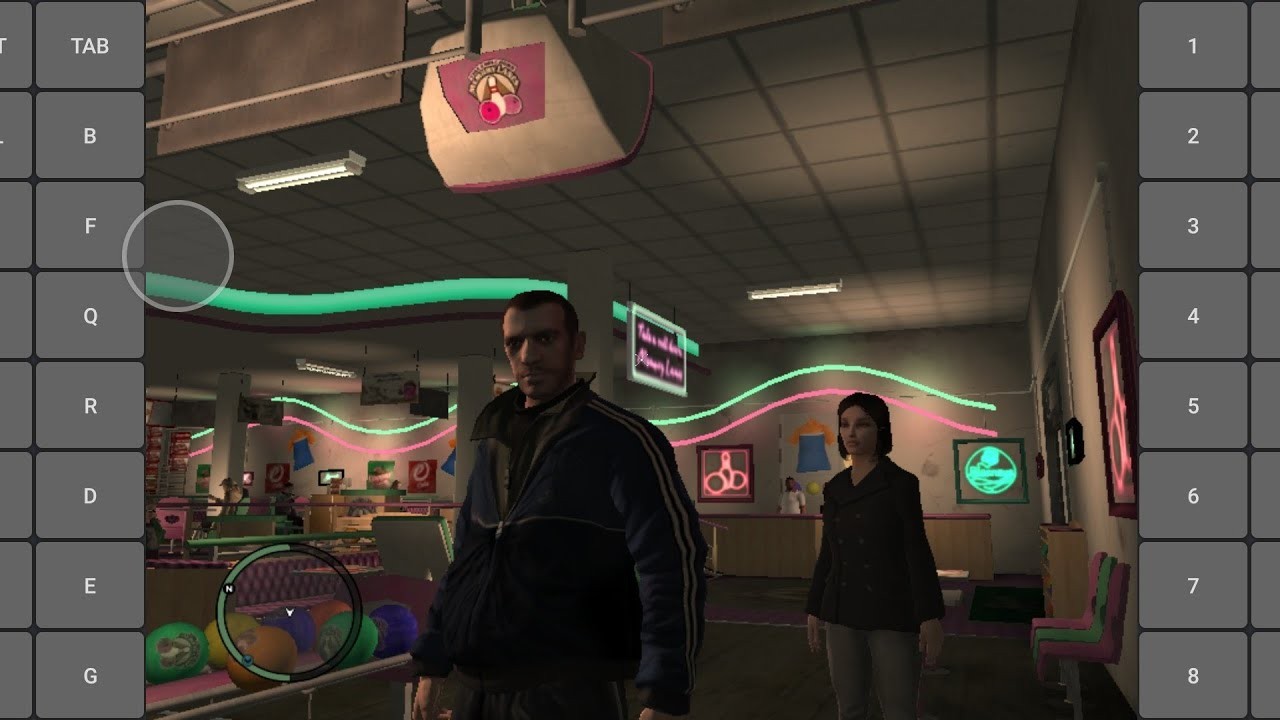Tap the TAB overlay key
Viewport: 1280px width, 720px height.
point(90,46)
